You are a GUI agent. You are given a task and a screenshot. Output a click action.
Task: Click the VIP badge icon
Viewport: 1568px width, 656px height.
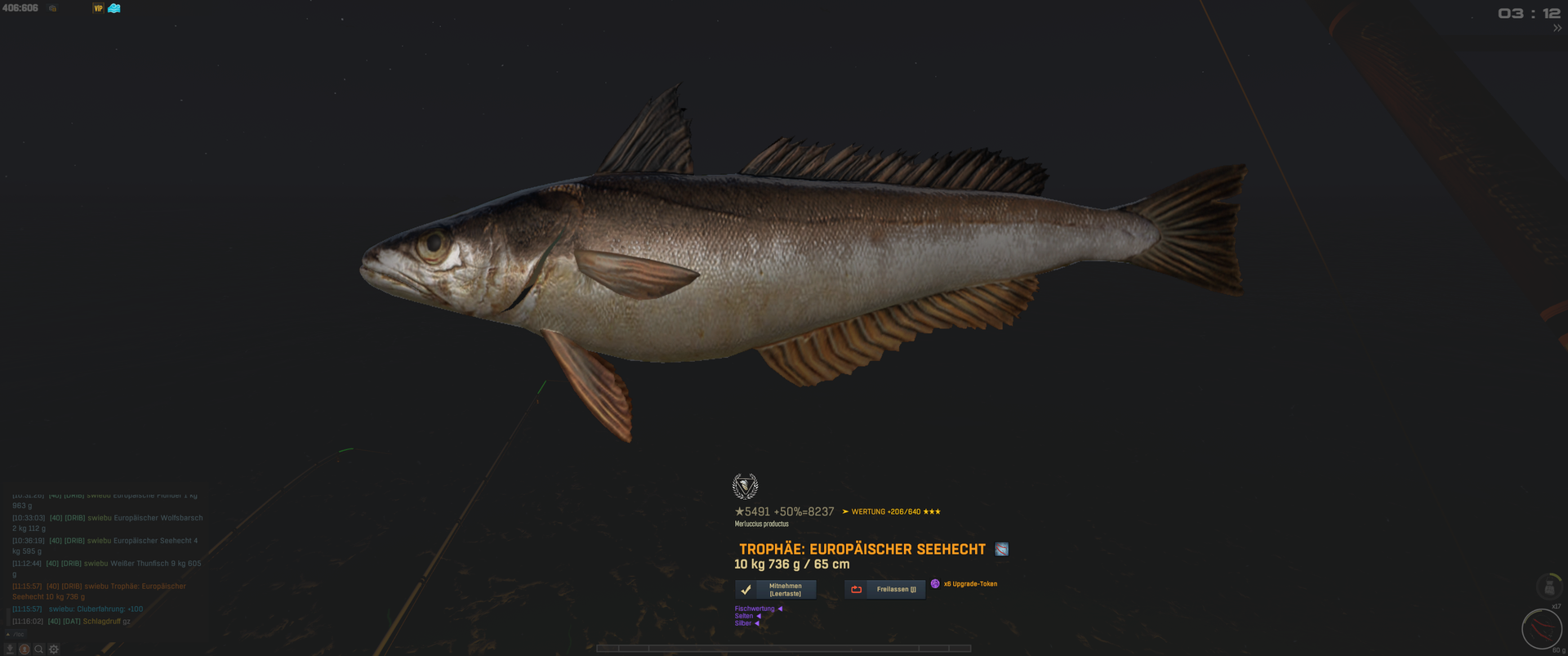[98, 8]
